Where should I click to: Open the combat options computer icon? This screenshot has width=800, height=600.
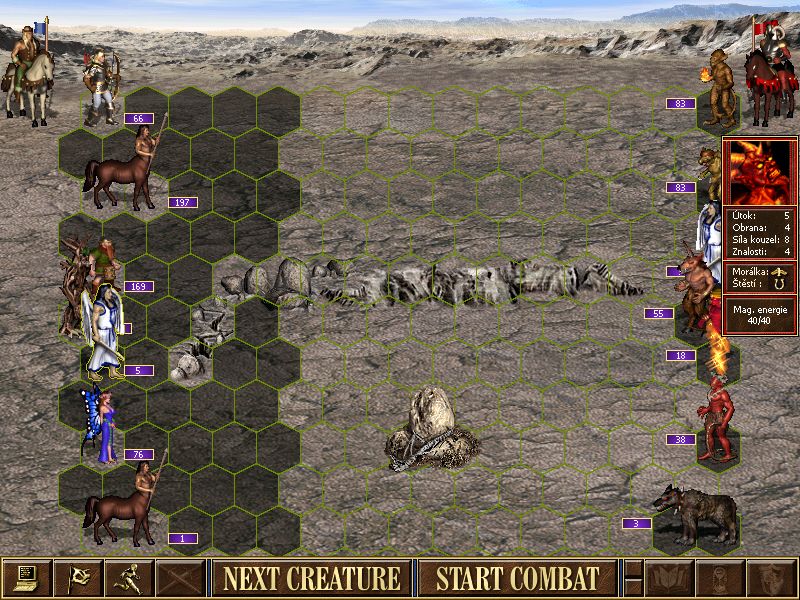[26, 578]
